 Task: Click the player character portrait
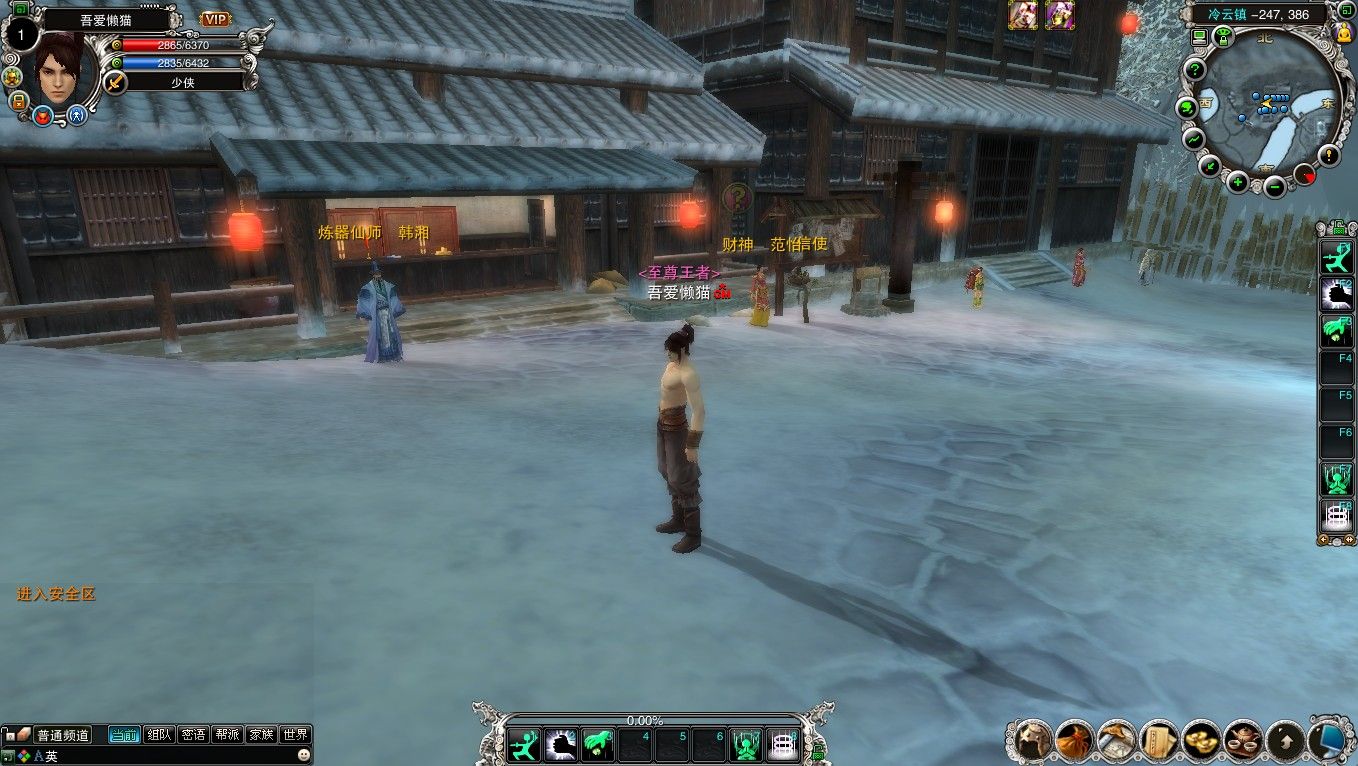(x=58, y=68)
